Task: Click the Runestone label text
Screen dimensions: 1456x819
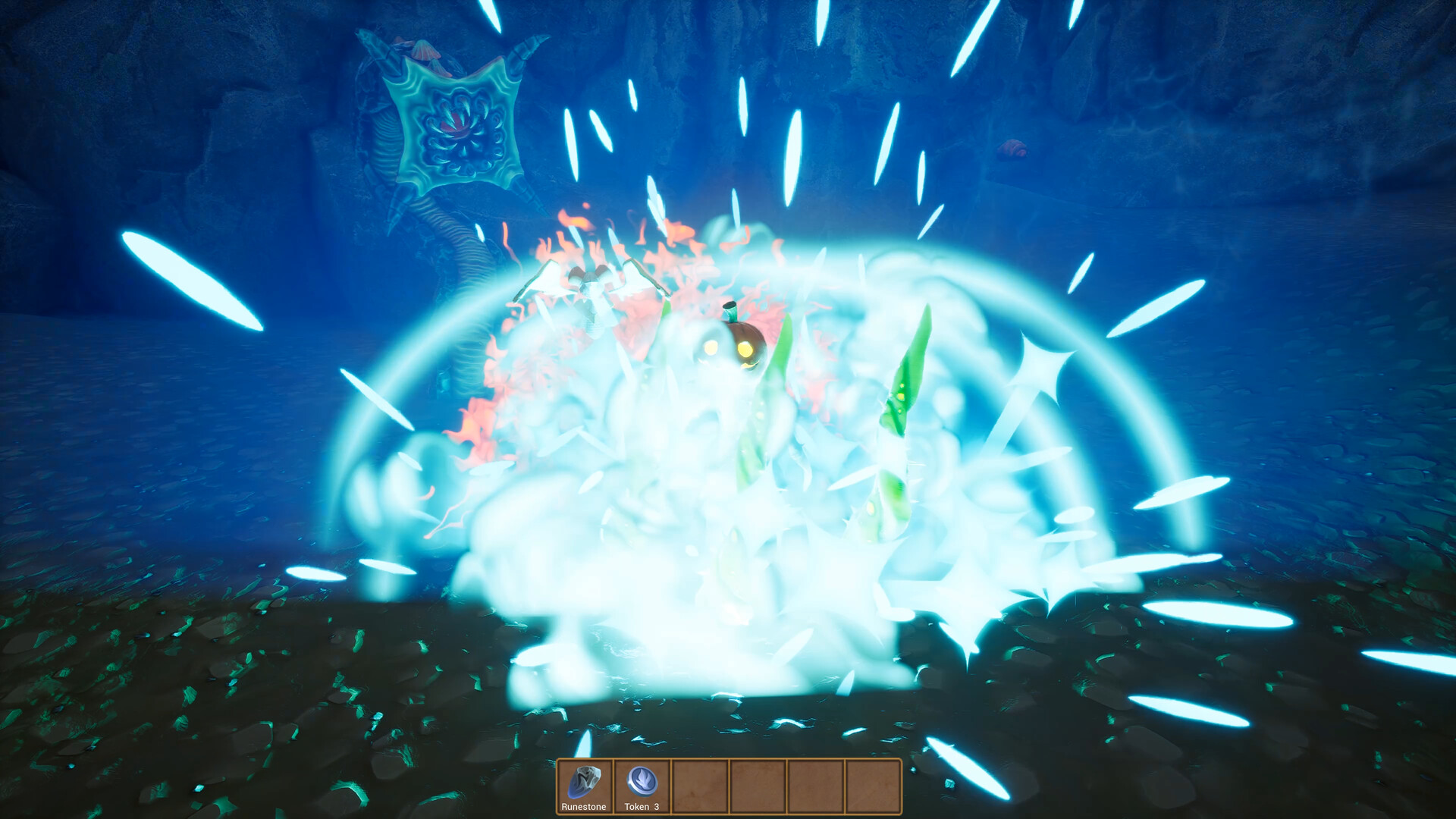Action: coord(584,807)
